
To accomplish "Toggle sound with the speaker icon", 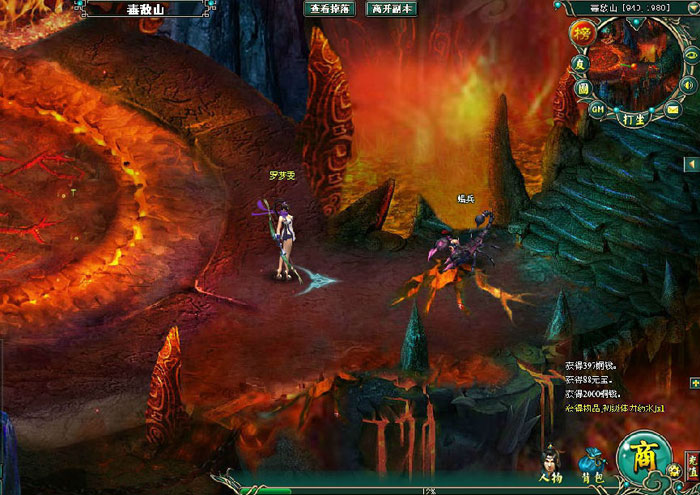I will click(688, 84).
